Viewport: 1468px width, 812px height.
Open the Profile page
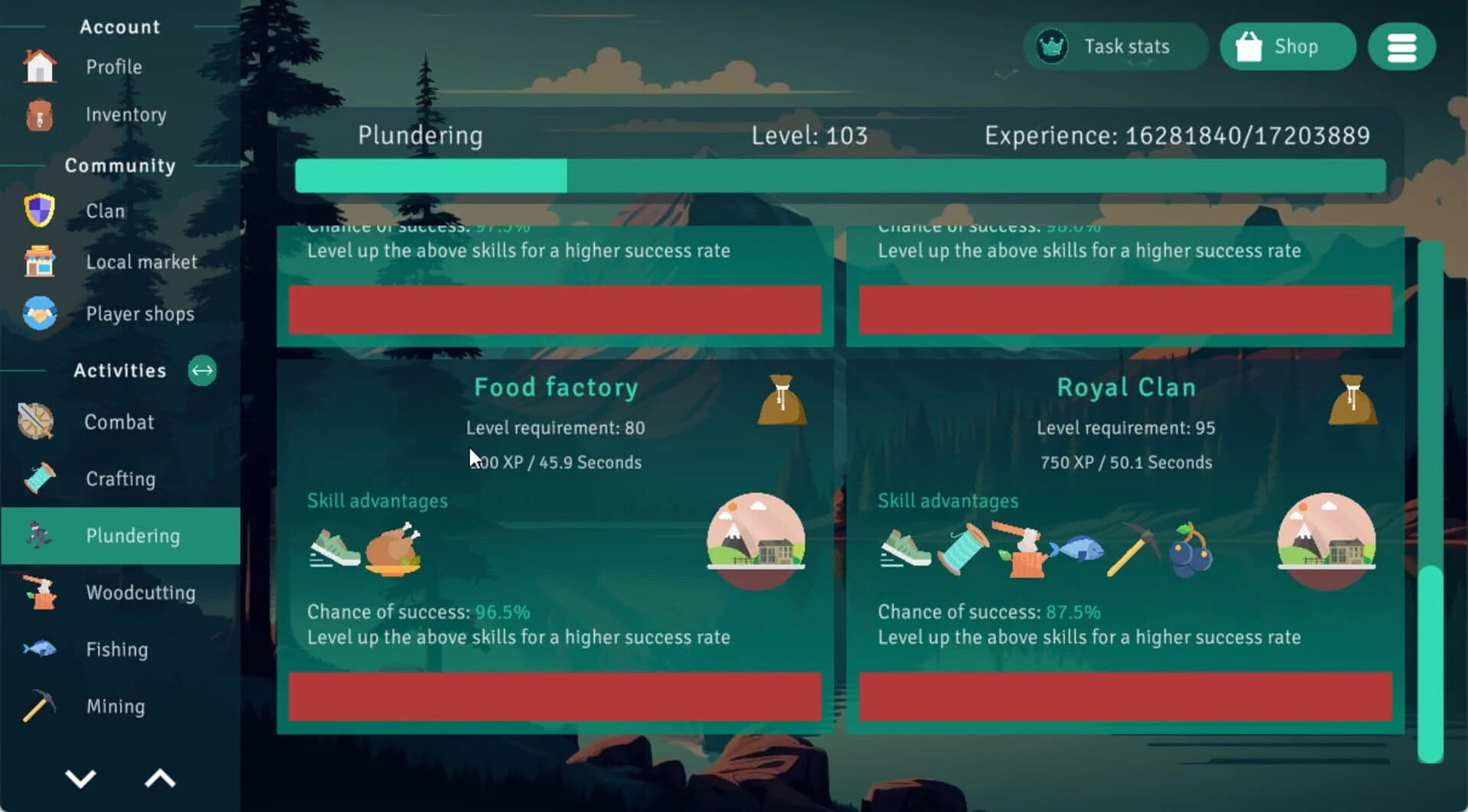pyautogui.click(x=113, y=67)
